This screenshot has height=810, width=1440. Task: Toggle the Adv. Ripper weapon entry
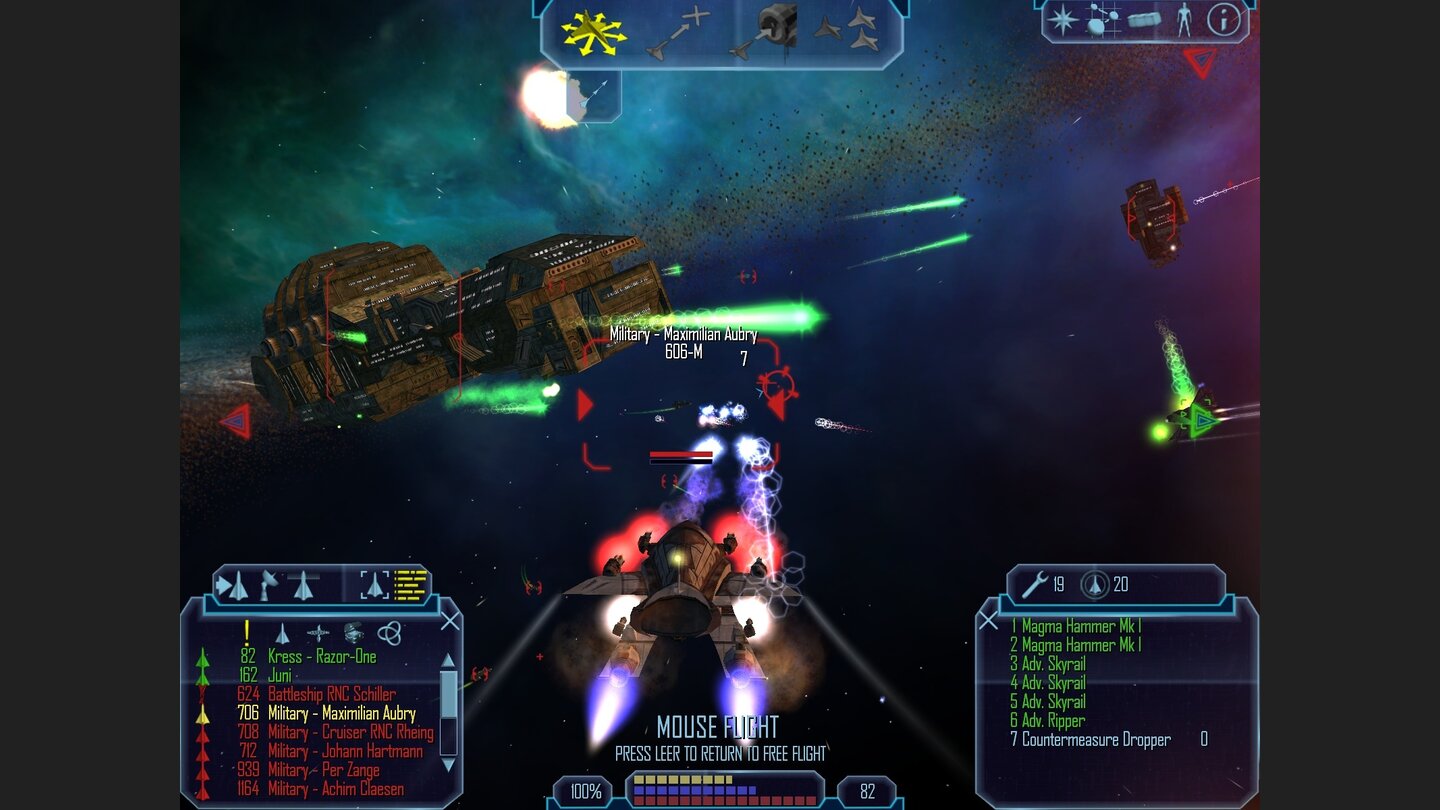1052,721
